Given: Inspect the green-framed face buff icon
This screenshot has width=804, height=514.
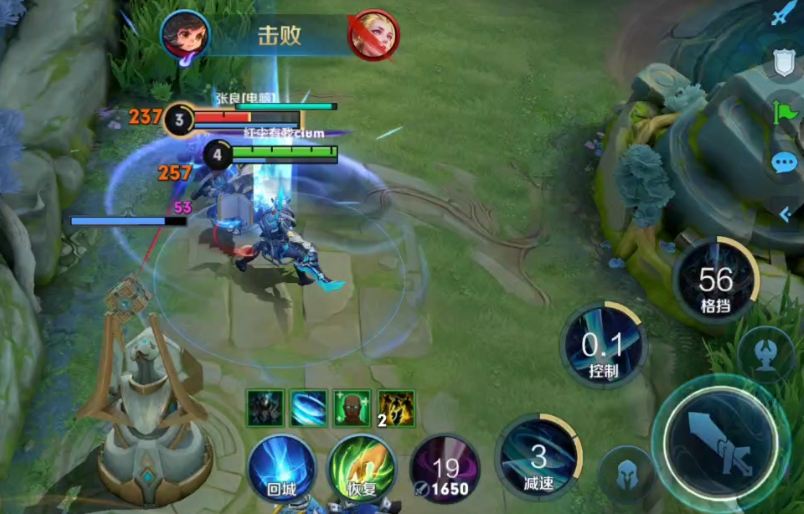Looking at the screenshot, I should pyautogui.click(x=352, y=408).
